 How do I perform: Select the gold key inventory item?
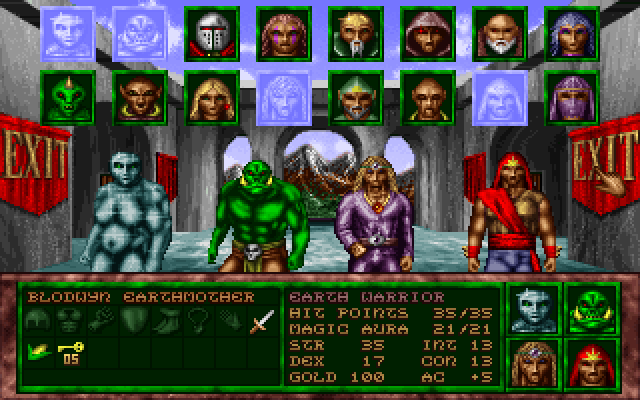(69, 352)
